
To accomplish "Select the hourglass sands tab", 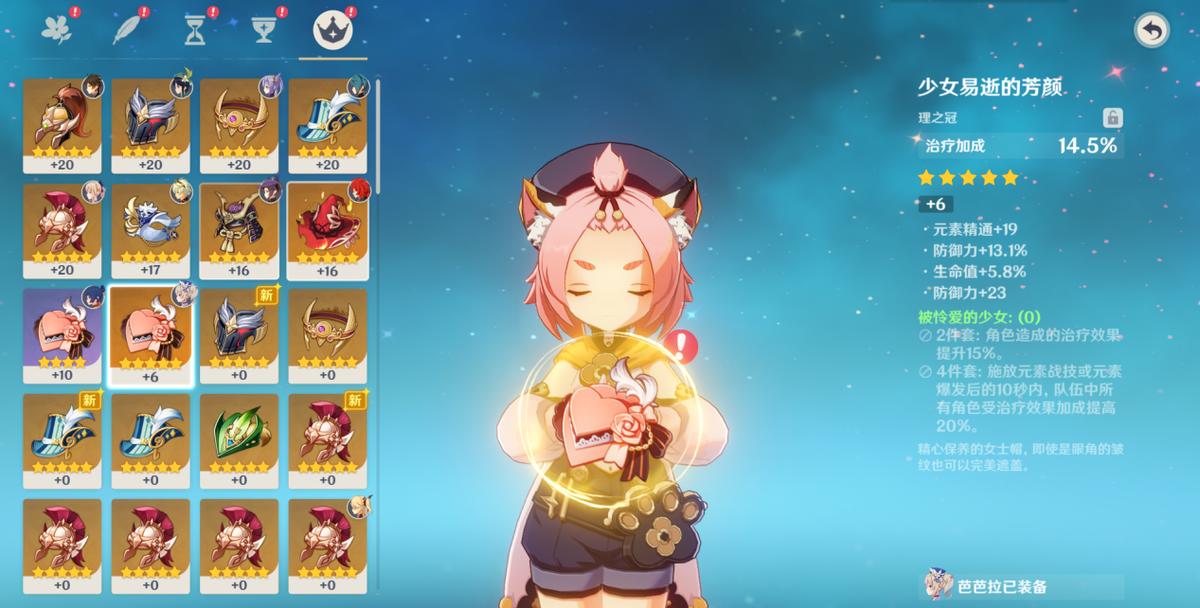I will point(194,29).
